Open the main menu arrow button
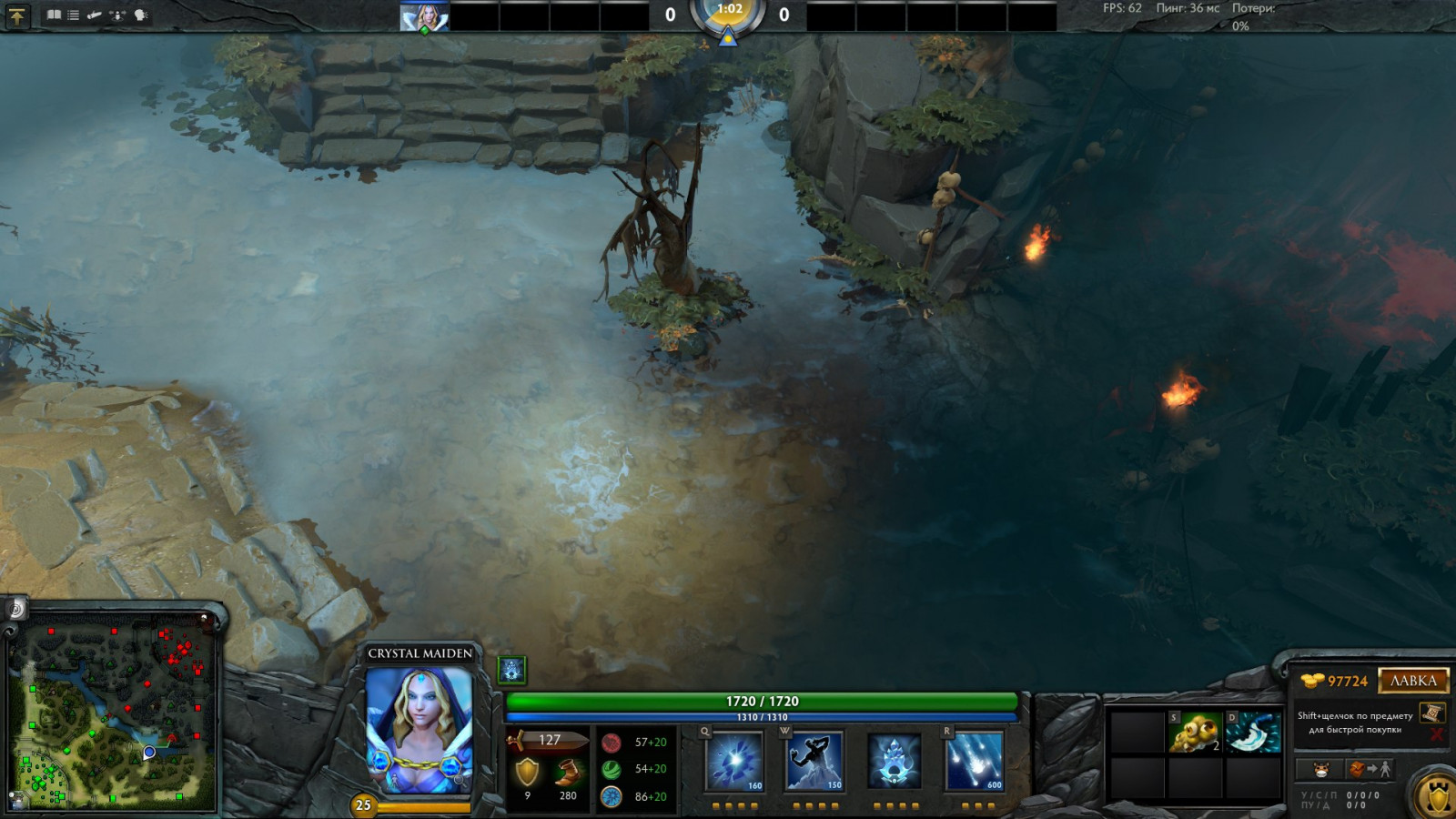1456x819 pixels. (17, 15)
